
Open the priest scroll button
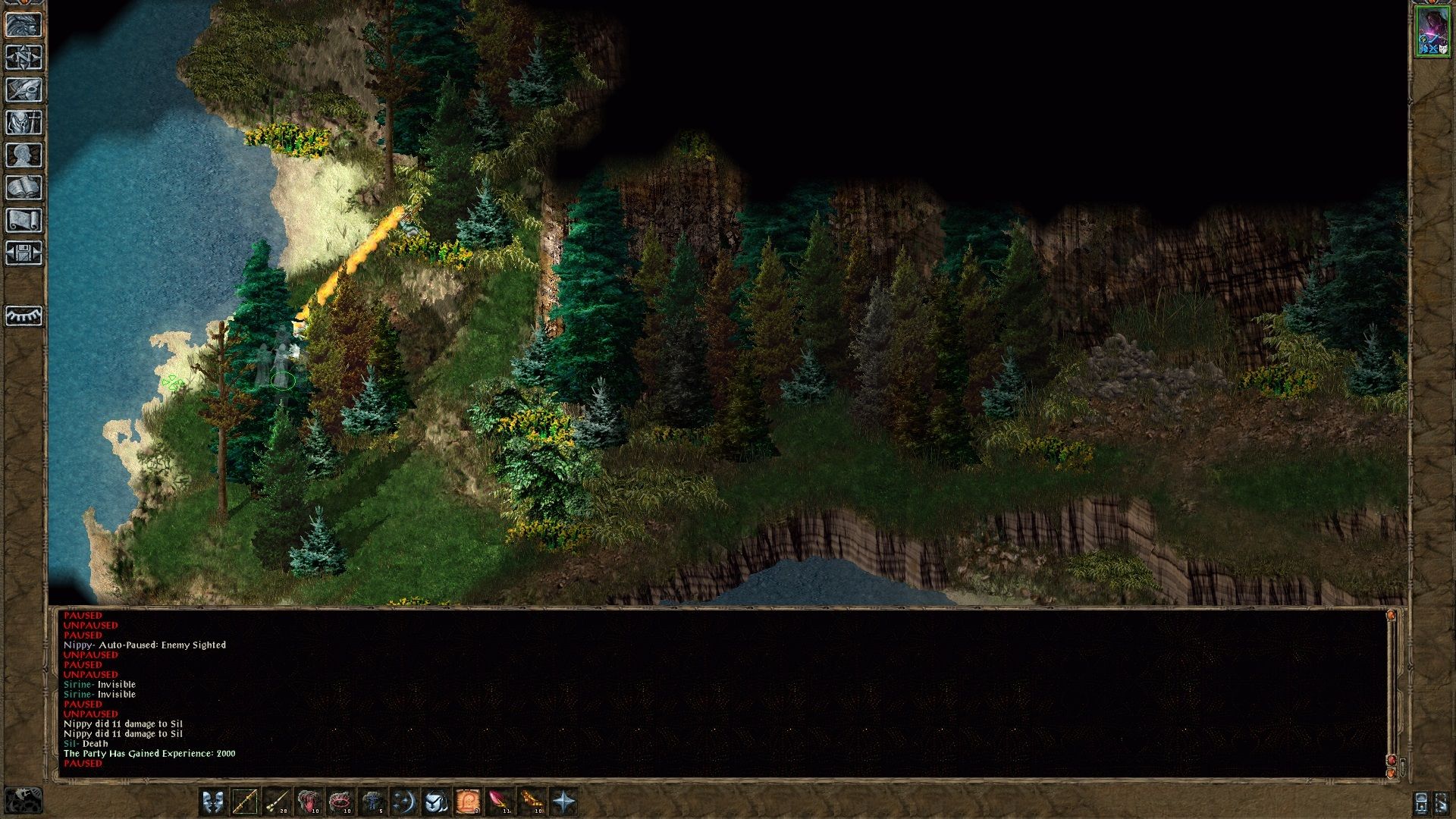tap(24, 221)
